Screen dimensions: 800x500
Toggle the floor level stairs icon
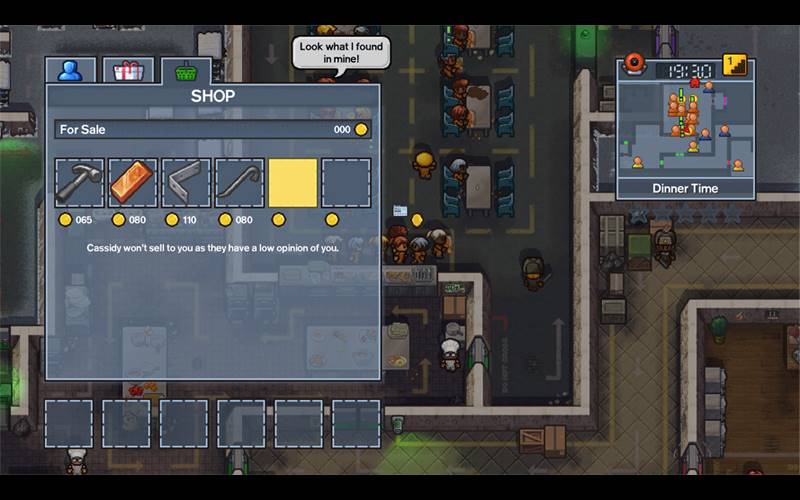click(x=736, y=67)
